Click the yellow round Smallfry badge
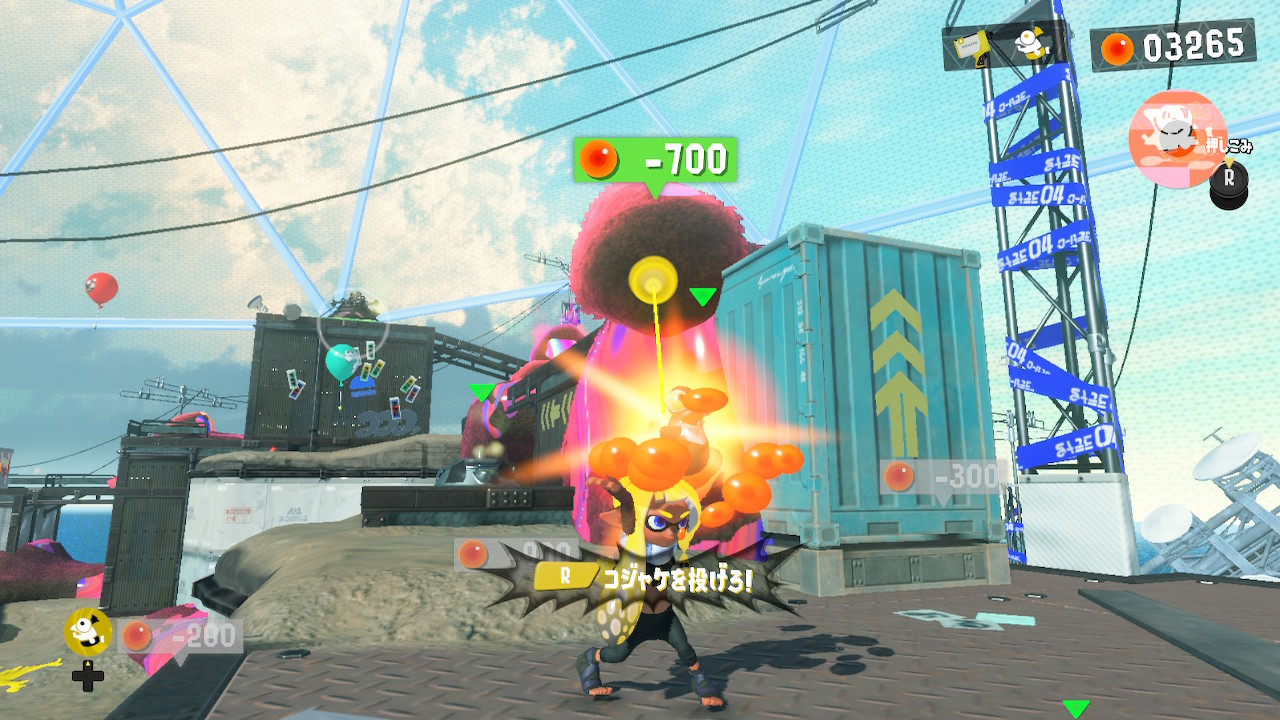1280x720 pixels. [x=88, y=631]
